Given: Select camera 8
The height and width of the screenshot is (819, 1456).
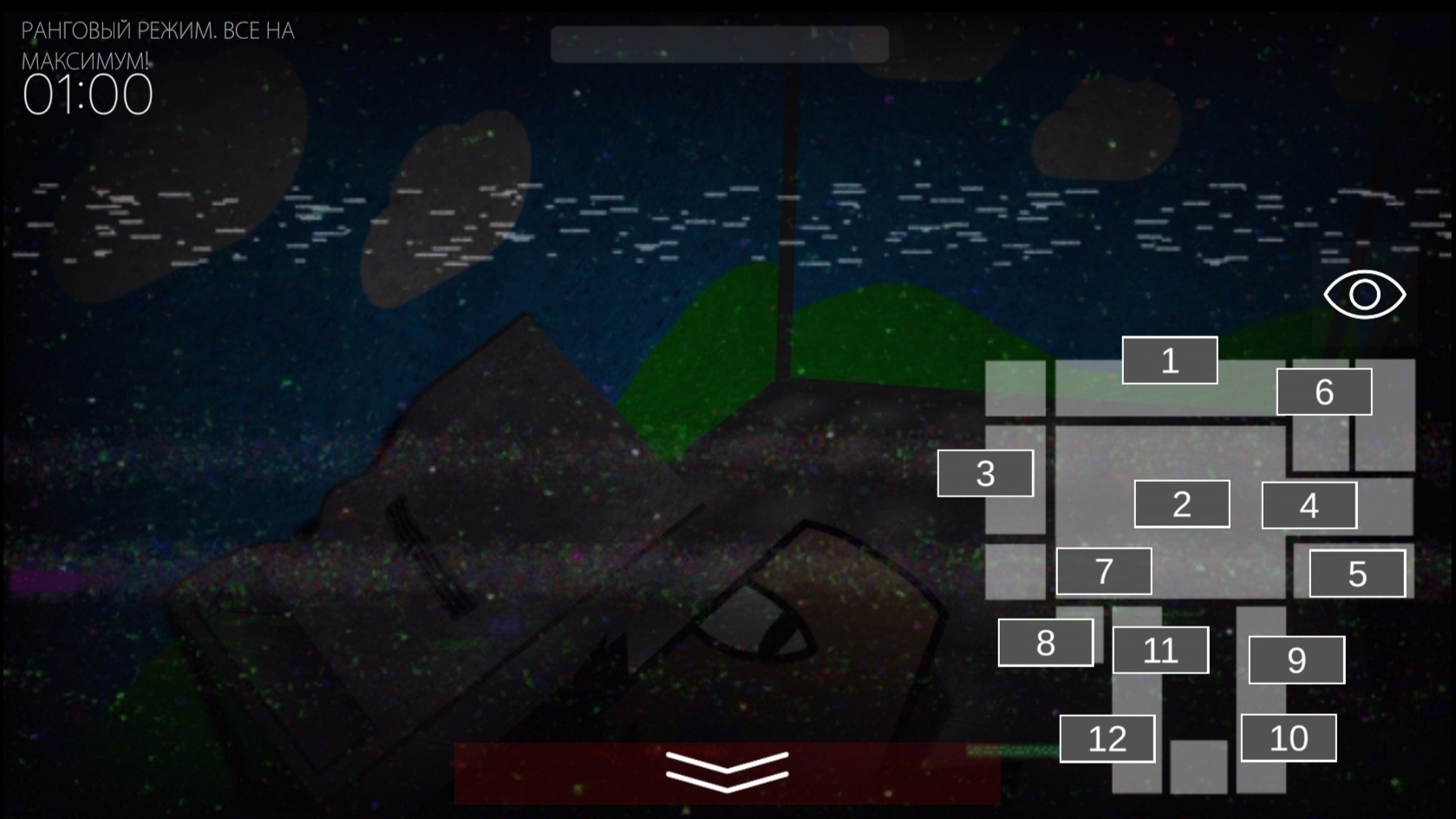Looking at the screenshot, I should point(1046,641).
